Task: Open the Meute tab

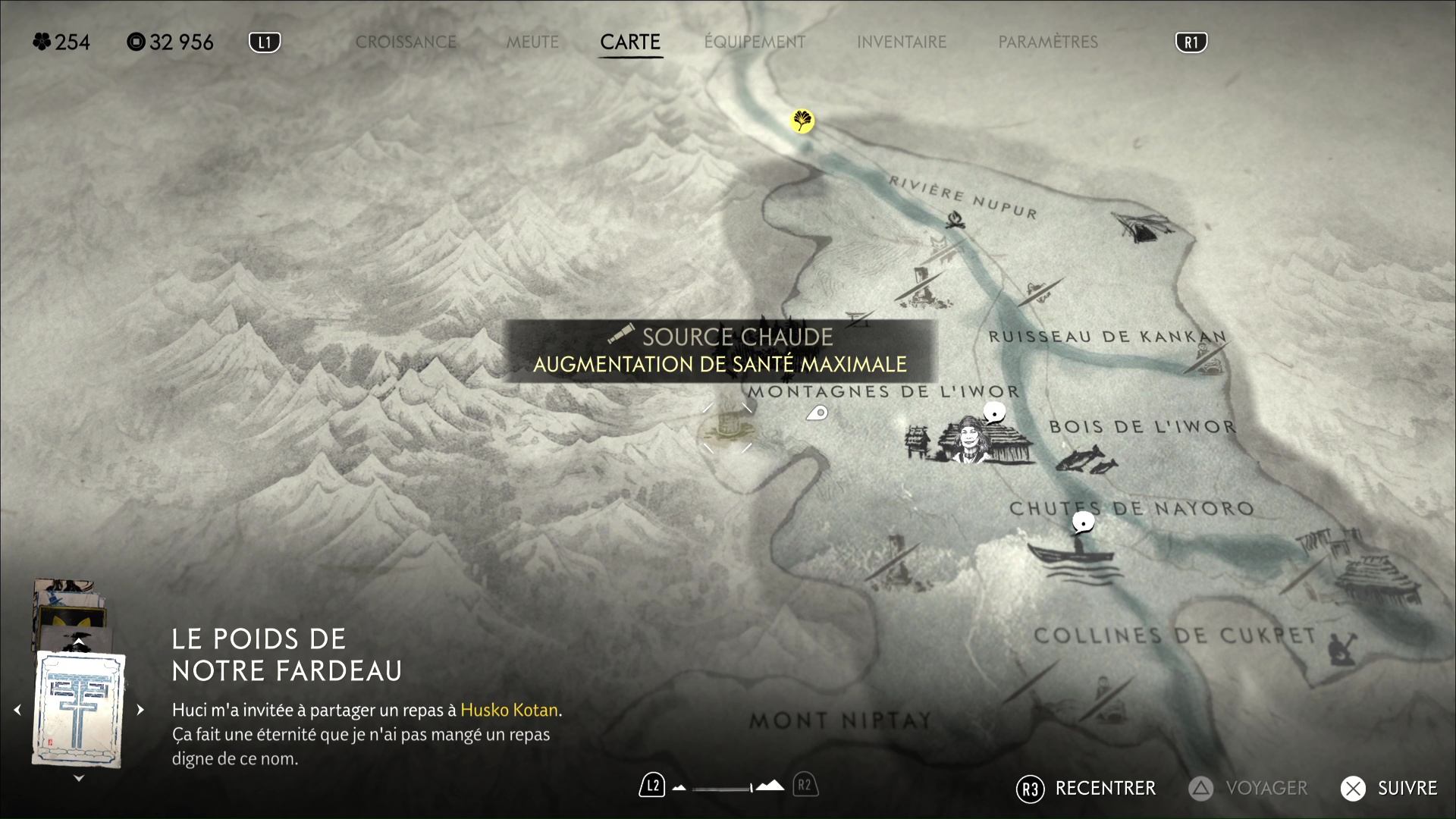Action: (x=532, y=42)
